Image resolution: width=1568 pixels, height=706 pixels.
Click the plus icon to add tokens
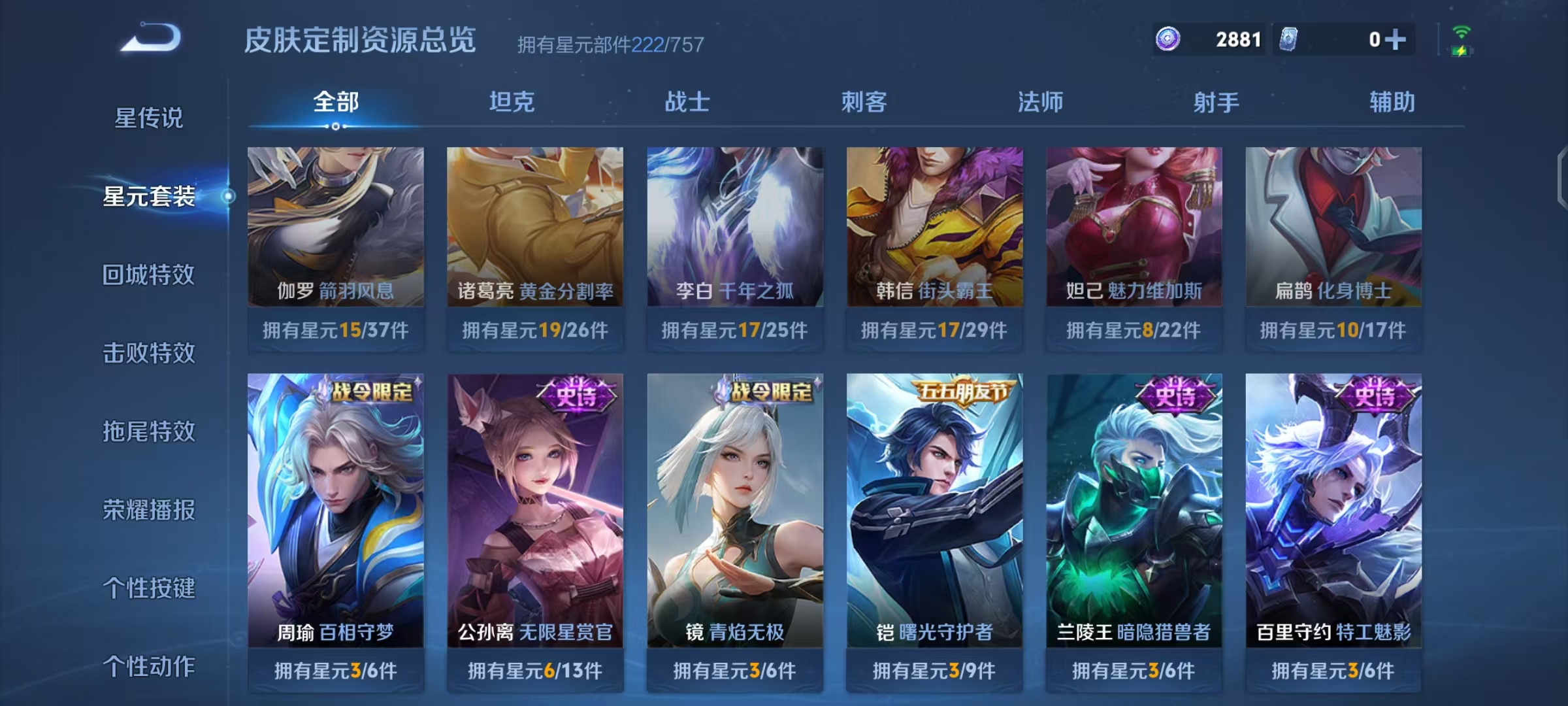point(1396,39)
